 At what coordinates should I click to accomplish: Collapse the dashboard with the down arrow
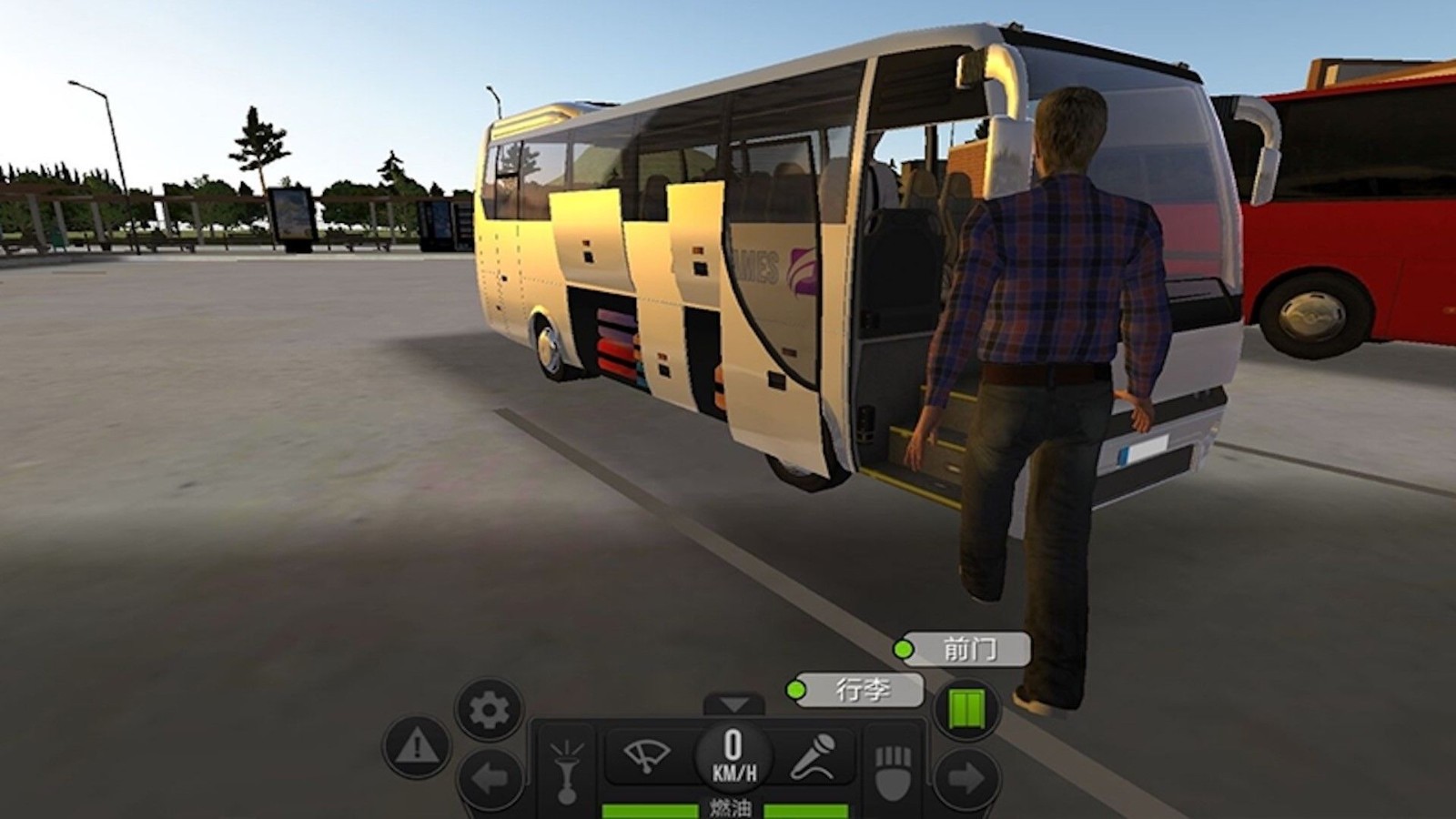[x=734, y=703]
